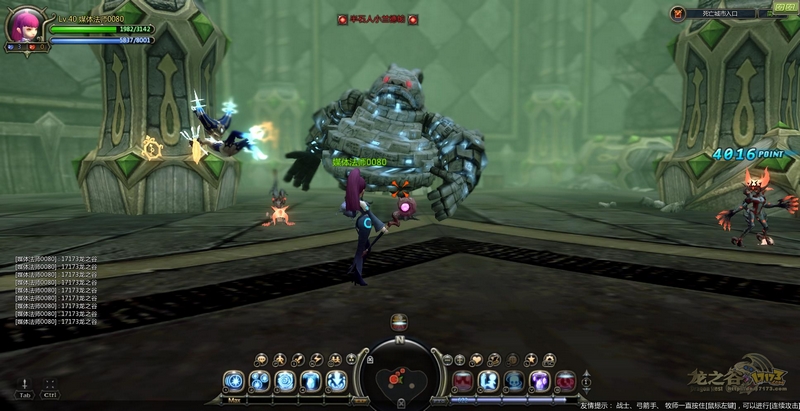
Task: Select the blue robe skill slot
Action: (310, 381)
